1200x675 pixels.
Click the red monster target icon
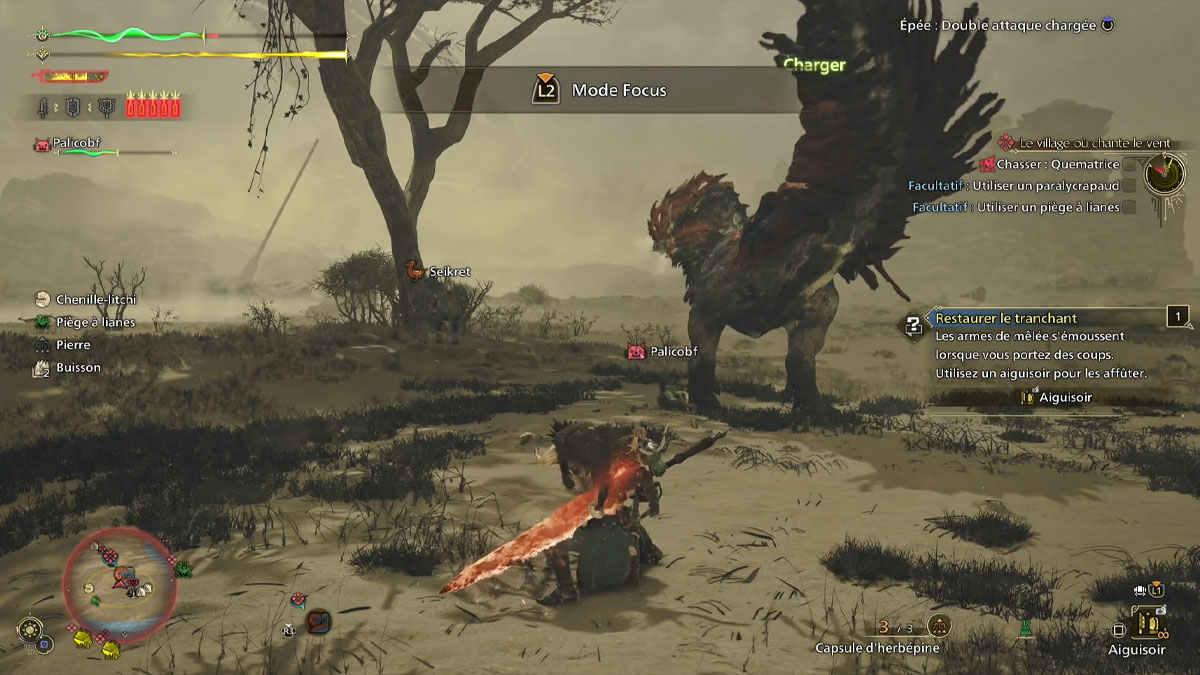[x=318, y=620]
